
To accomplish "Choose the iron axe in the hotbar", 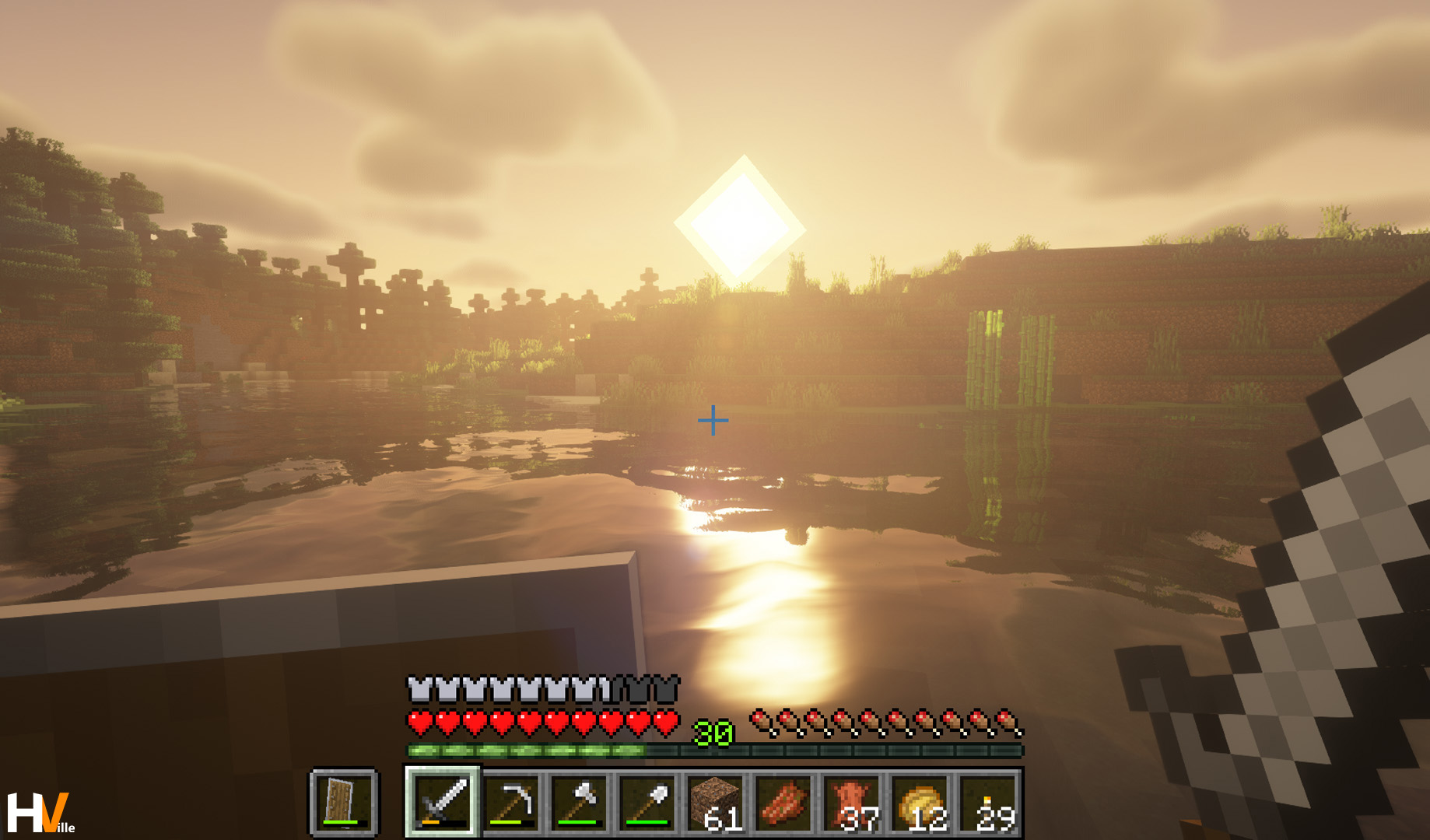I will [x=580, y=803].
